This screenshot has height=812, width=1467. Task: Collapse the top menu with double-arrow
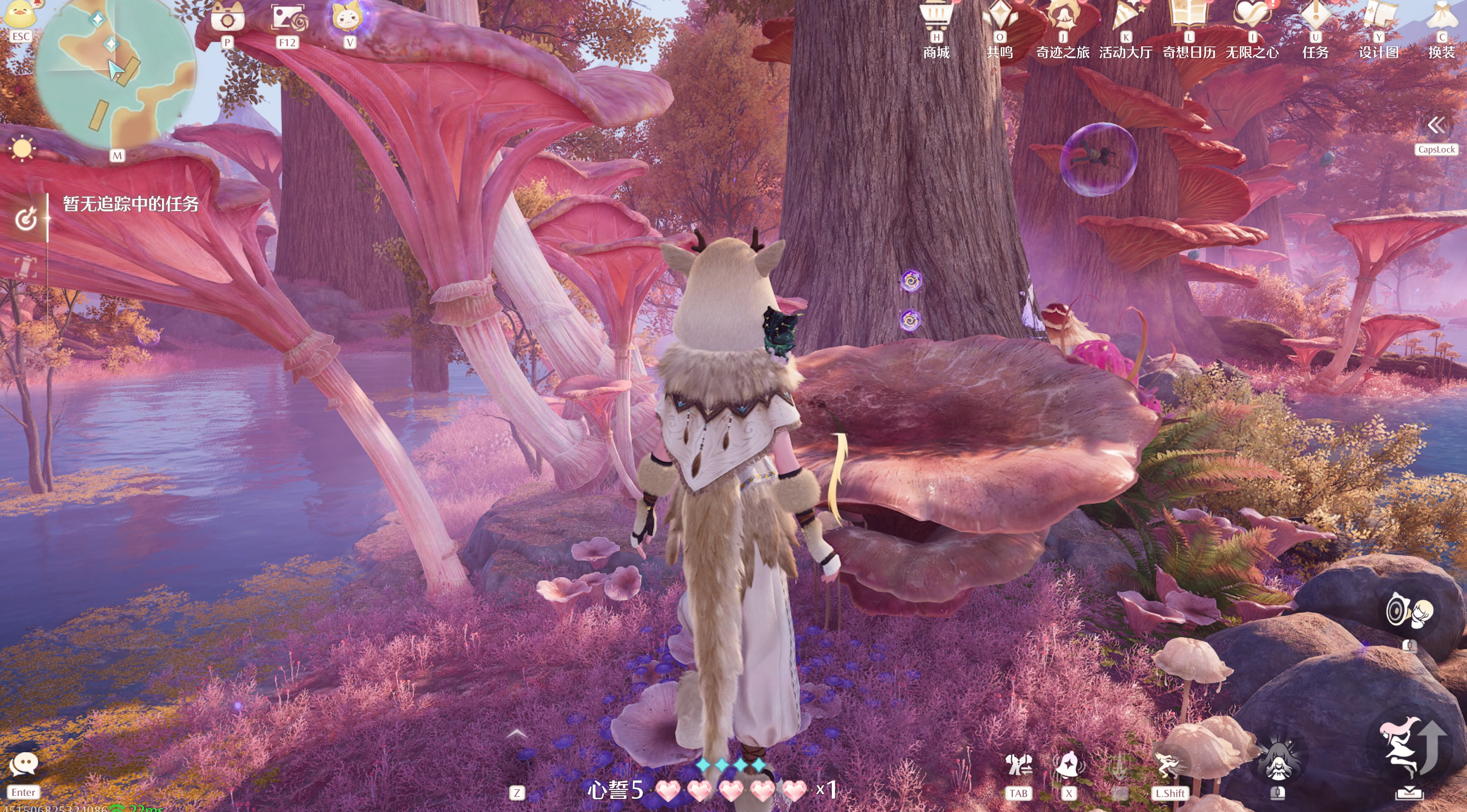(1436, 125)
